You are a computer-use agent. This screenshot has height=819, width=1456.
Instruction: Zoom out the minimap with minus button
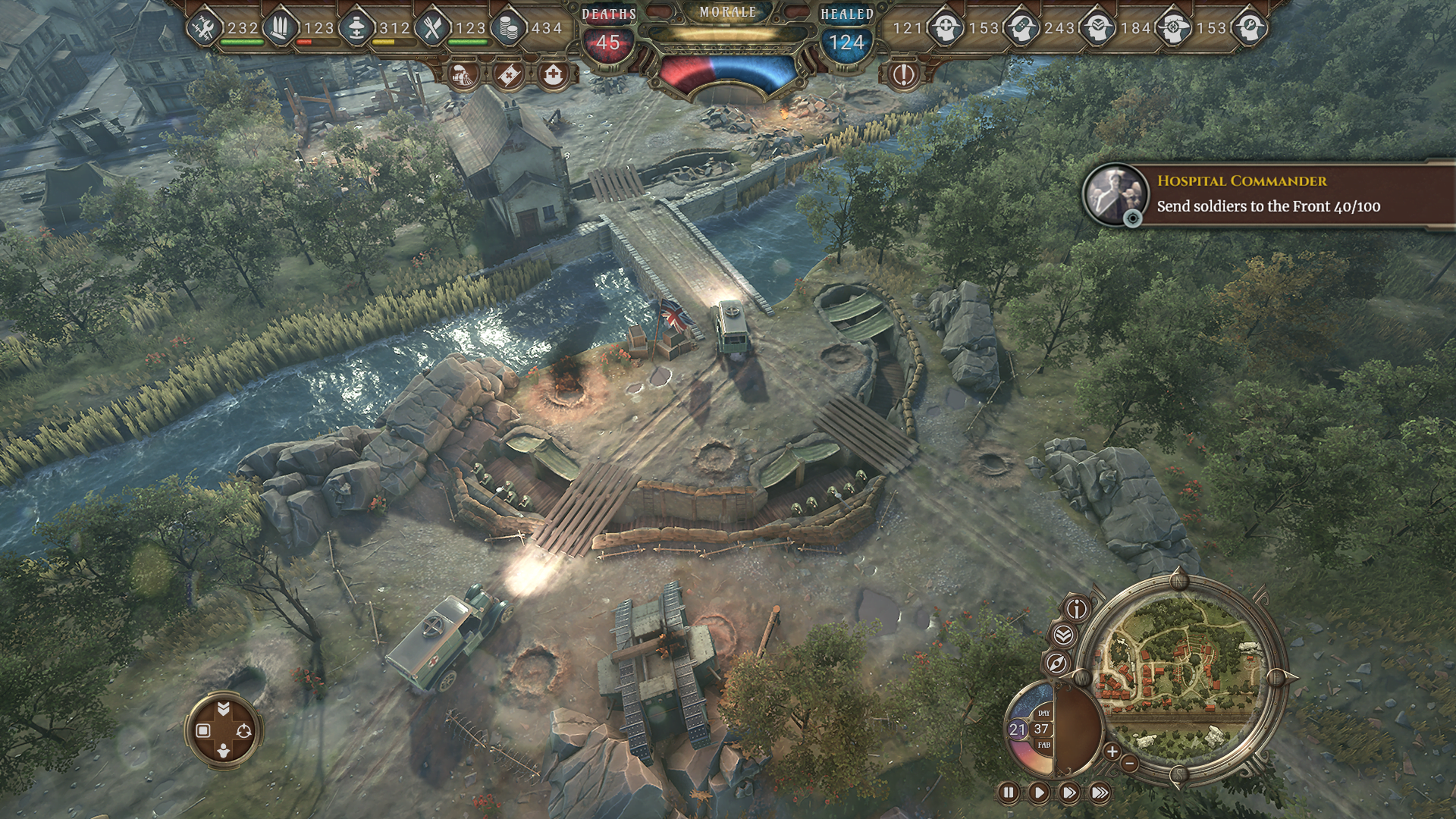point(1129,763)
